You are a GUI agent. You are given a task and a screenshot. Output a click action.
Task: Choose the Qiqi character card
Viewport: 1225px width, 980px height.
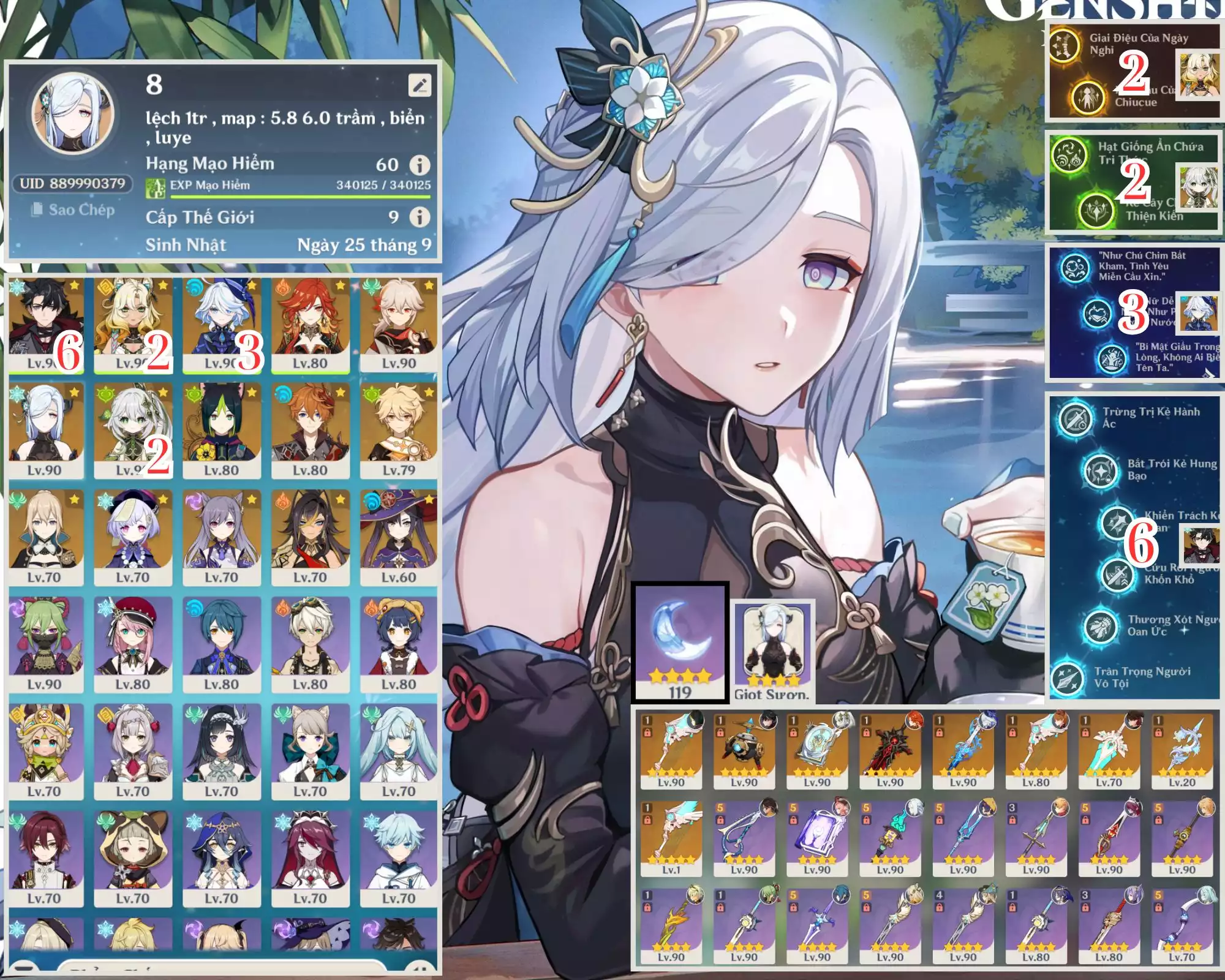point(133,539)
